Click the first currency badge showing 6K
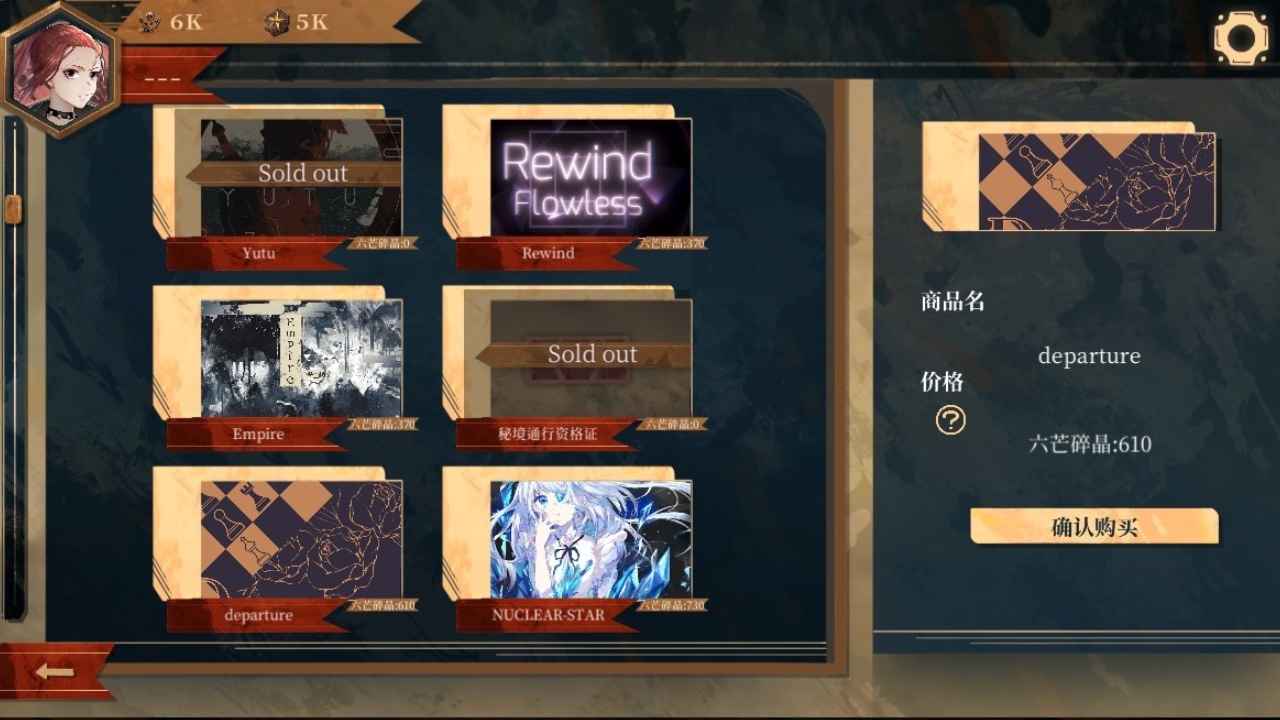The image size is (1280, 720). click(x=168, y=23)
